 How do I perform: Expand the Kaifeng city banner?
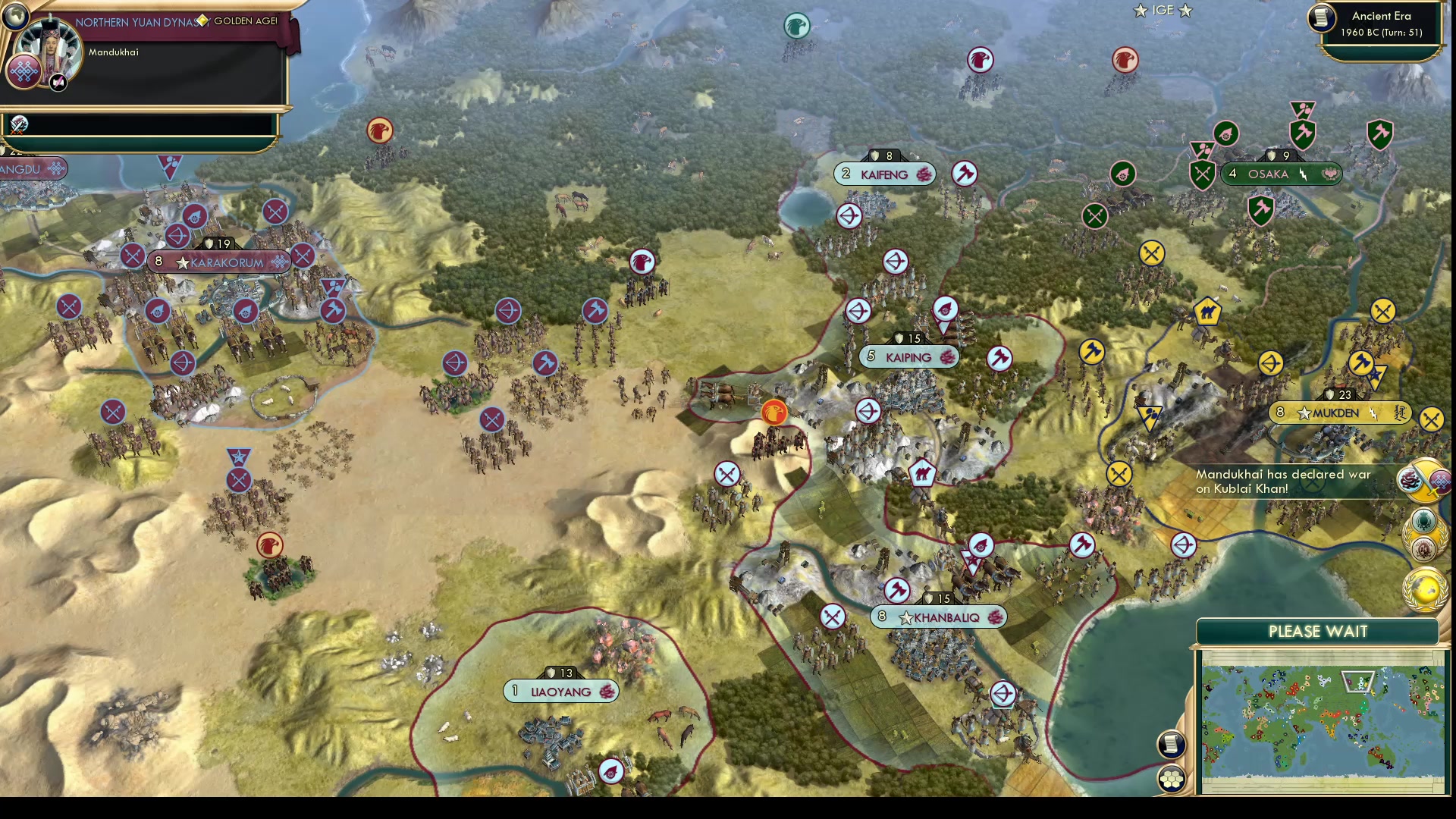pyautogui.click(x=883, y=174)
